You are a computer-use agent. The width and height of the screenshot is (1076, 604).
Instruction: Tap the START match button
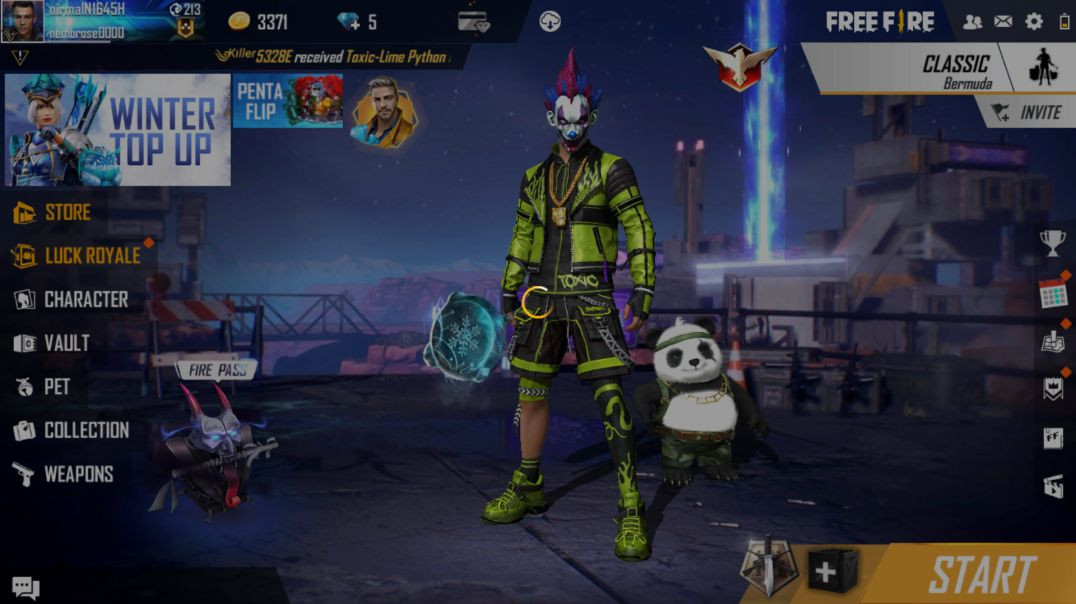pyautogui.click(x=980, y=574)
